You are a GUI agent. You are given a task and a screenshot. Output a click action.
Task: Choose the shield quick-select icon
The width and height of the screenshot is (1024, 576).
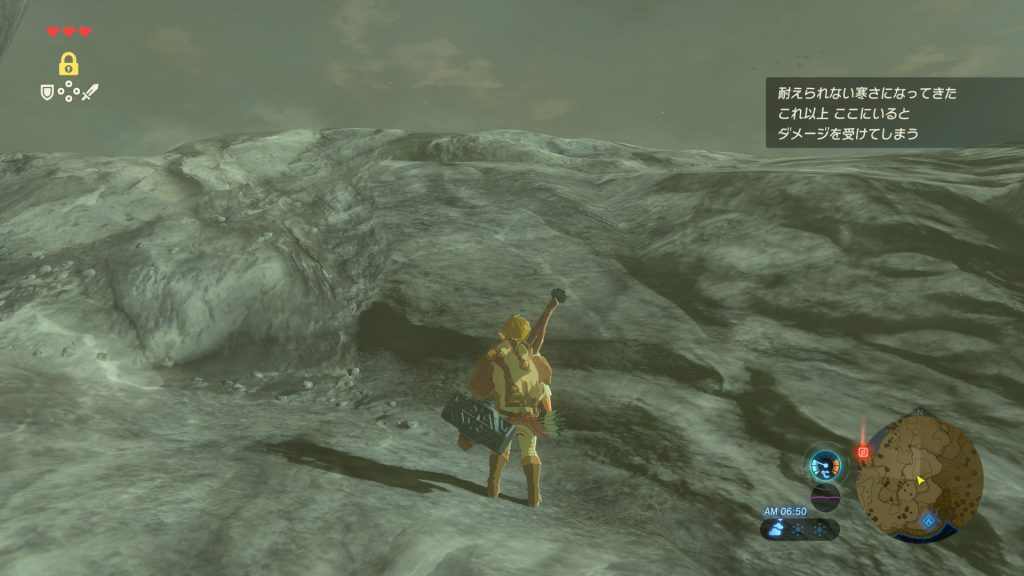click(46, 92)
